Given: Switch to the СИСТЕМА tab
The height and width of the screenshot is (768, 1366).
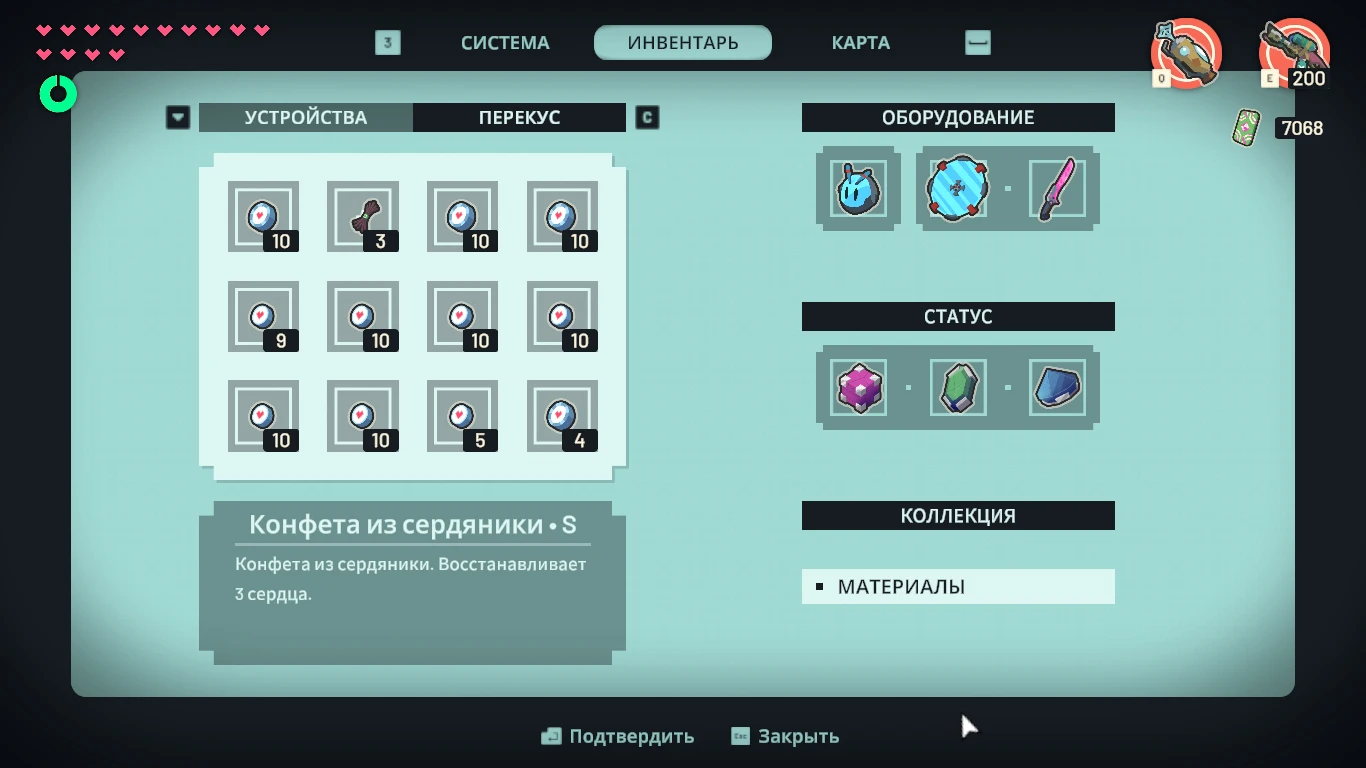Looking at the screenshot, I should 504,42.
